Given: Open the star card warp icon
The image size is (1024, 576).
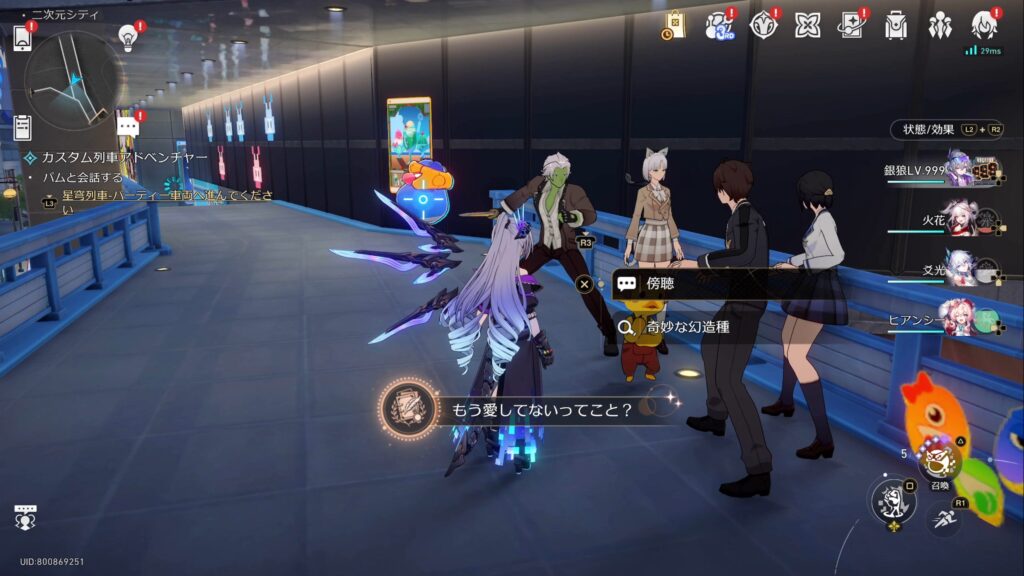Looking at the screenshot, I should click(851, 25).
